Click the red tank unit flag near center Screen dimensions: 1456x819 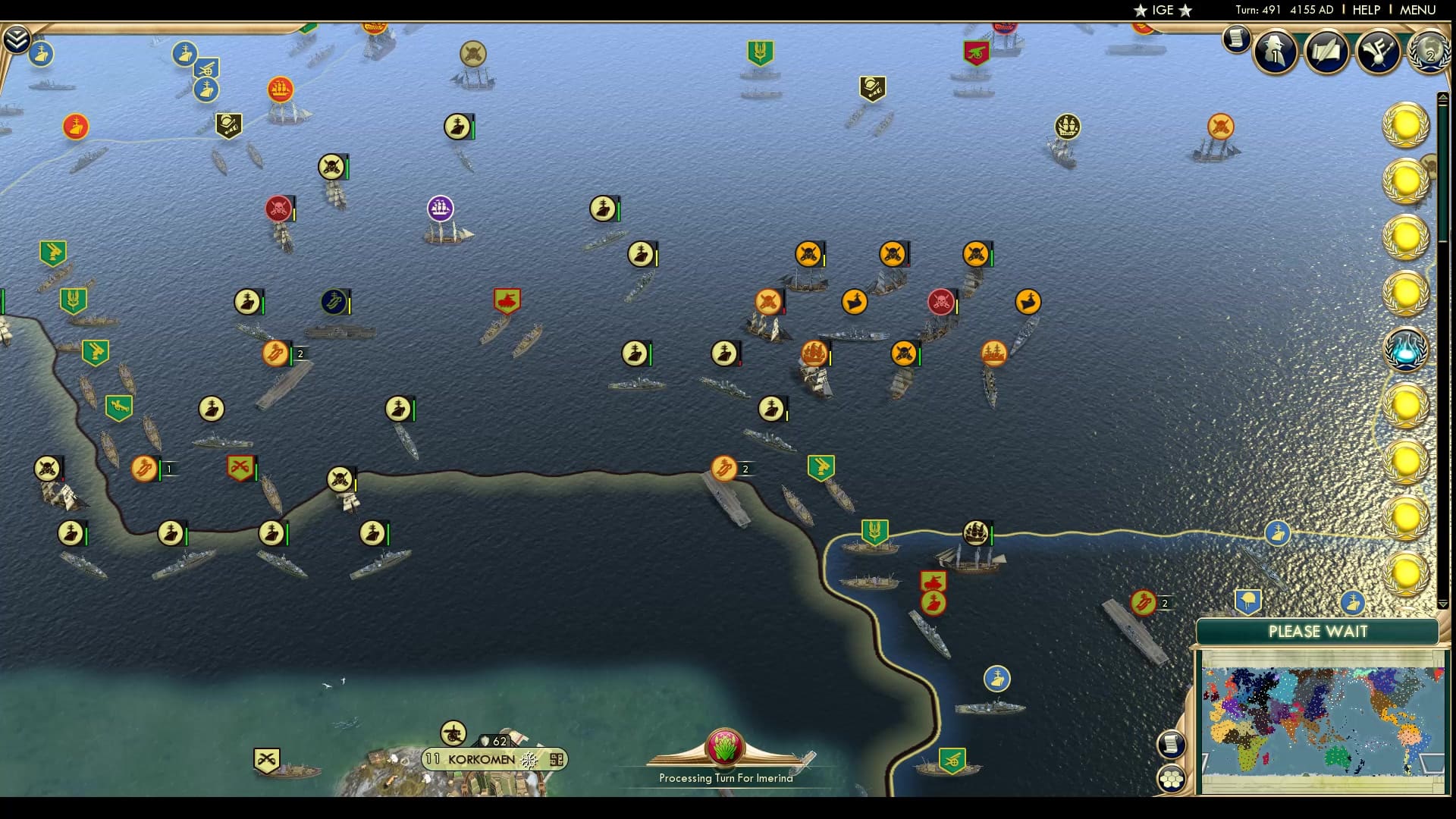tap(507, 300)
